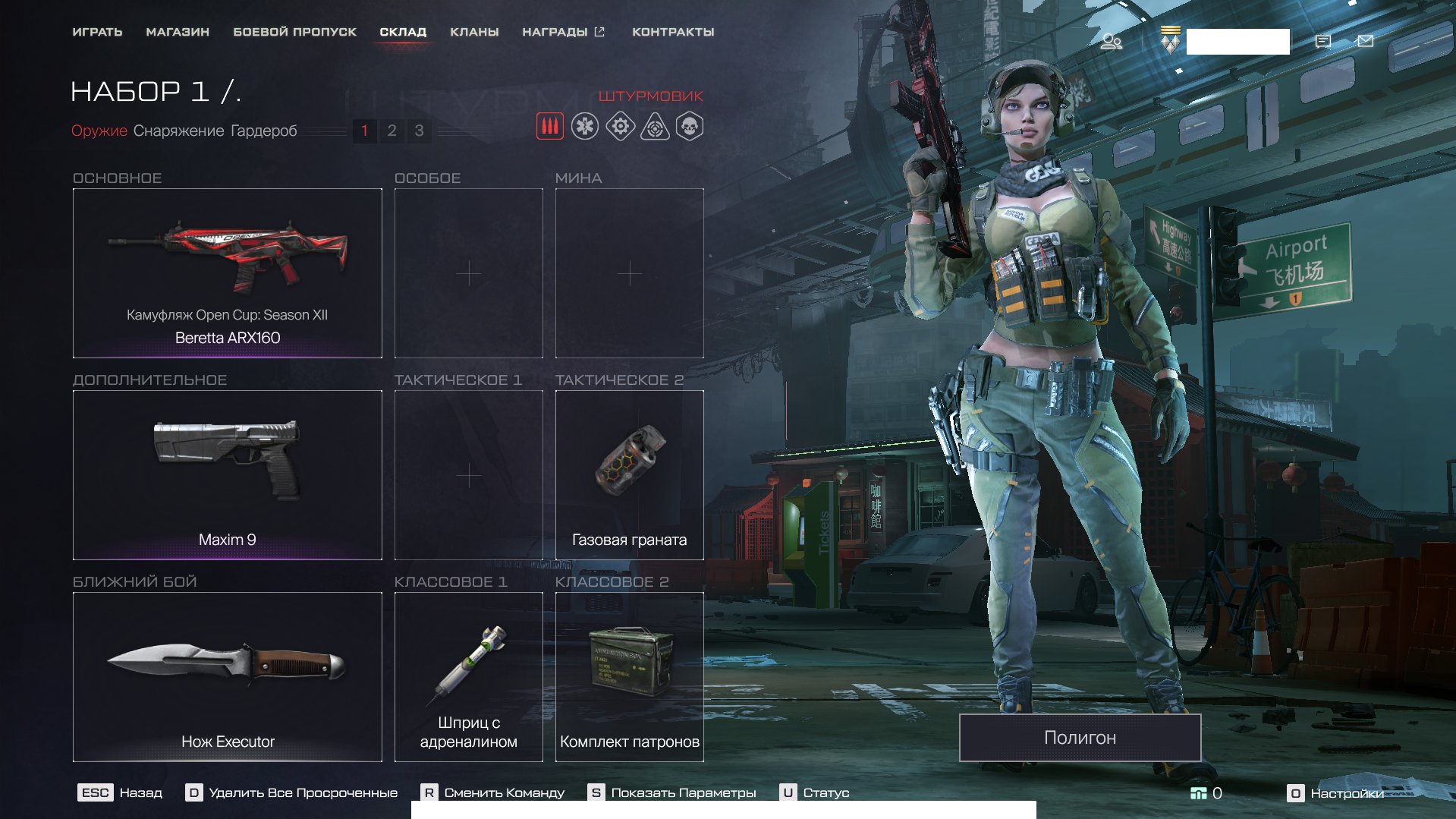The height and width of the screenshot is (819, 1456).
Task: Open the friends list icon
Action: click(x=1112, y=41)
